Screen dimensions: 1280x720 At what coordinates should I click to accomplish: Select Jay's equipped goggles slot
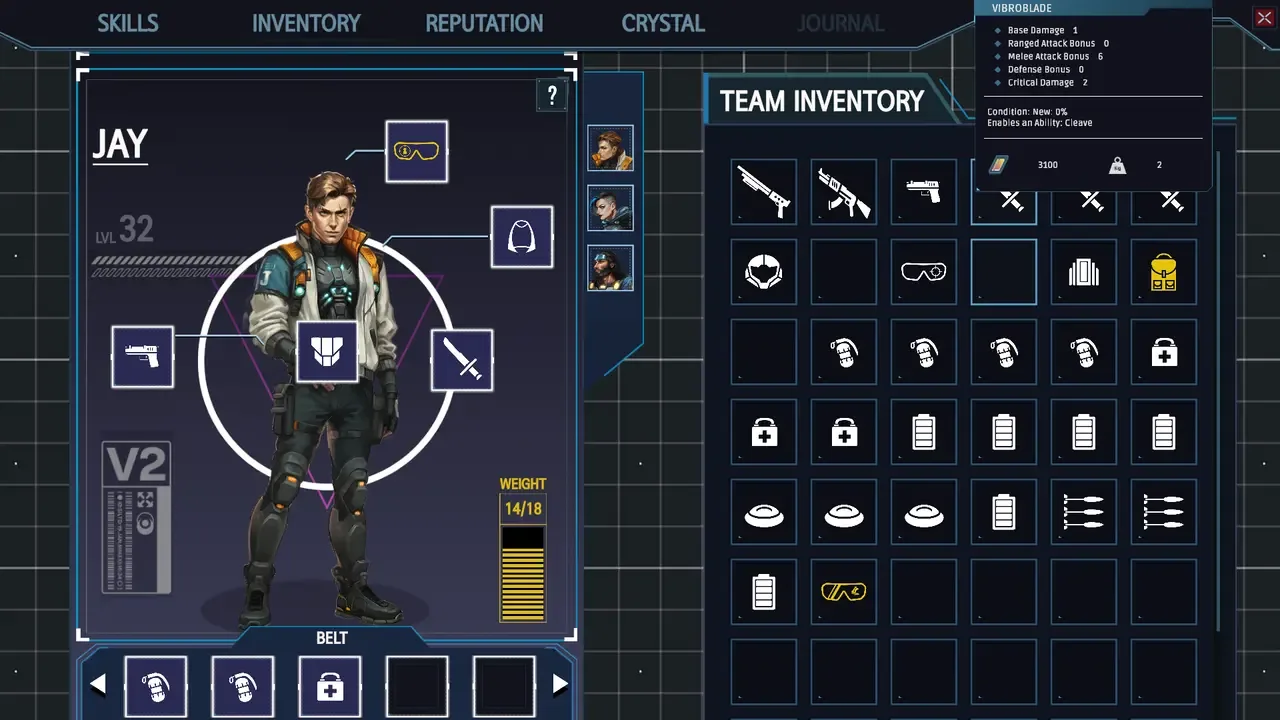[416, 152]
